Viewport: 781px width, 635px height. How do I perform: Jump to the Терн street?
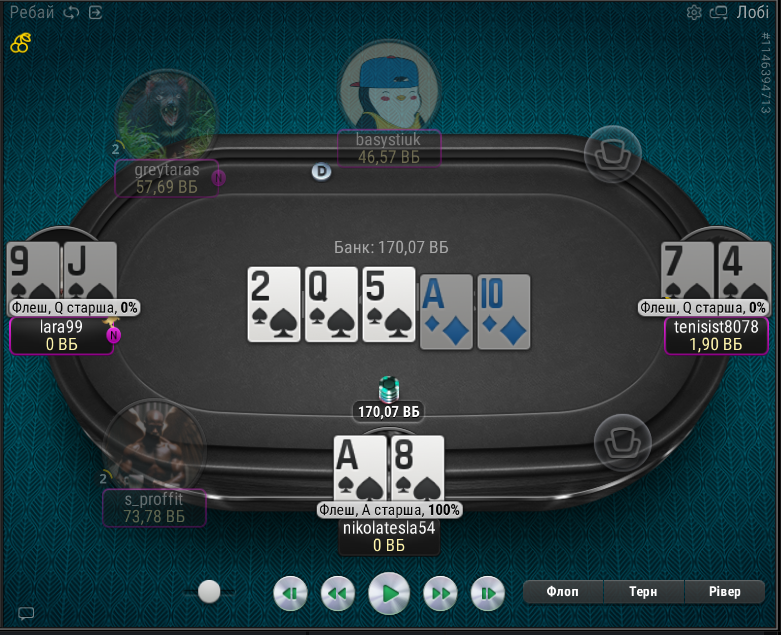643,592
